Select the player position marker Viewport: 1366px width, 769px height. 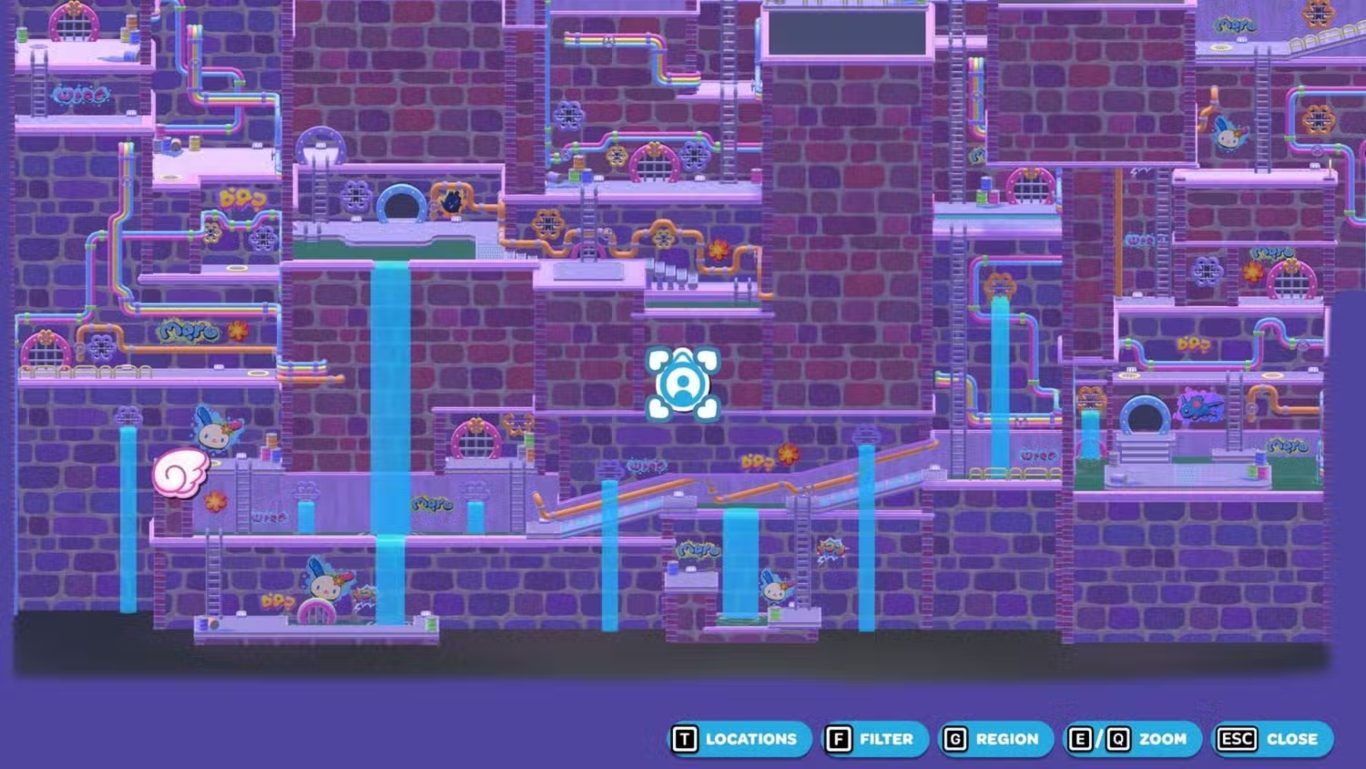[682, 383]
